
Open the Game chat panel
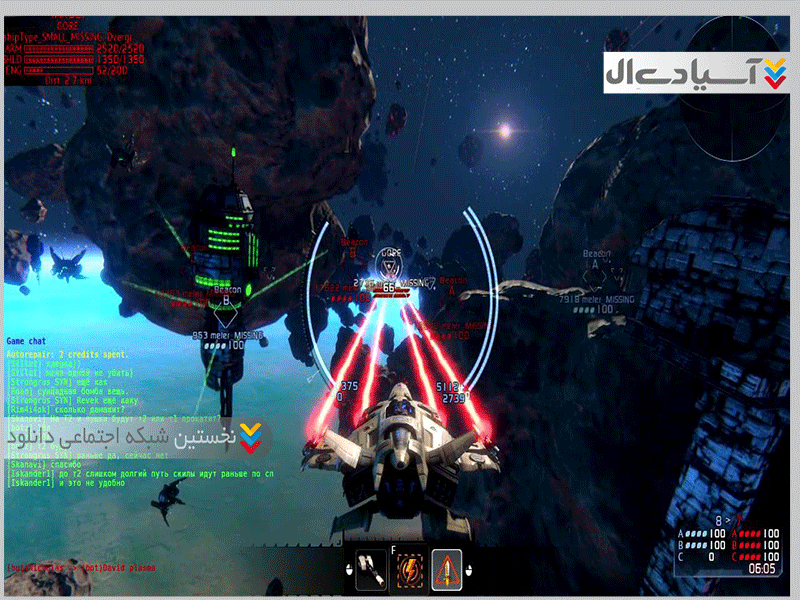point(28,341)
